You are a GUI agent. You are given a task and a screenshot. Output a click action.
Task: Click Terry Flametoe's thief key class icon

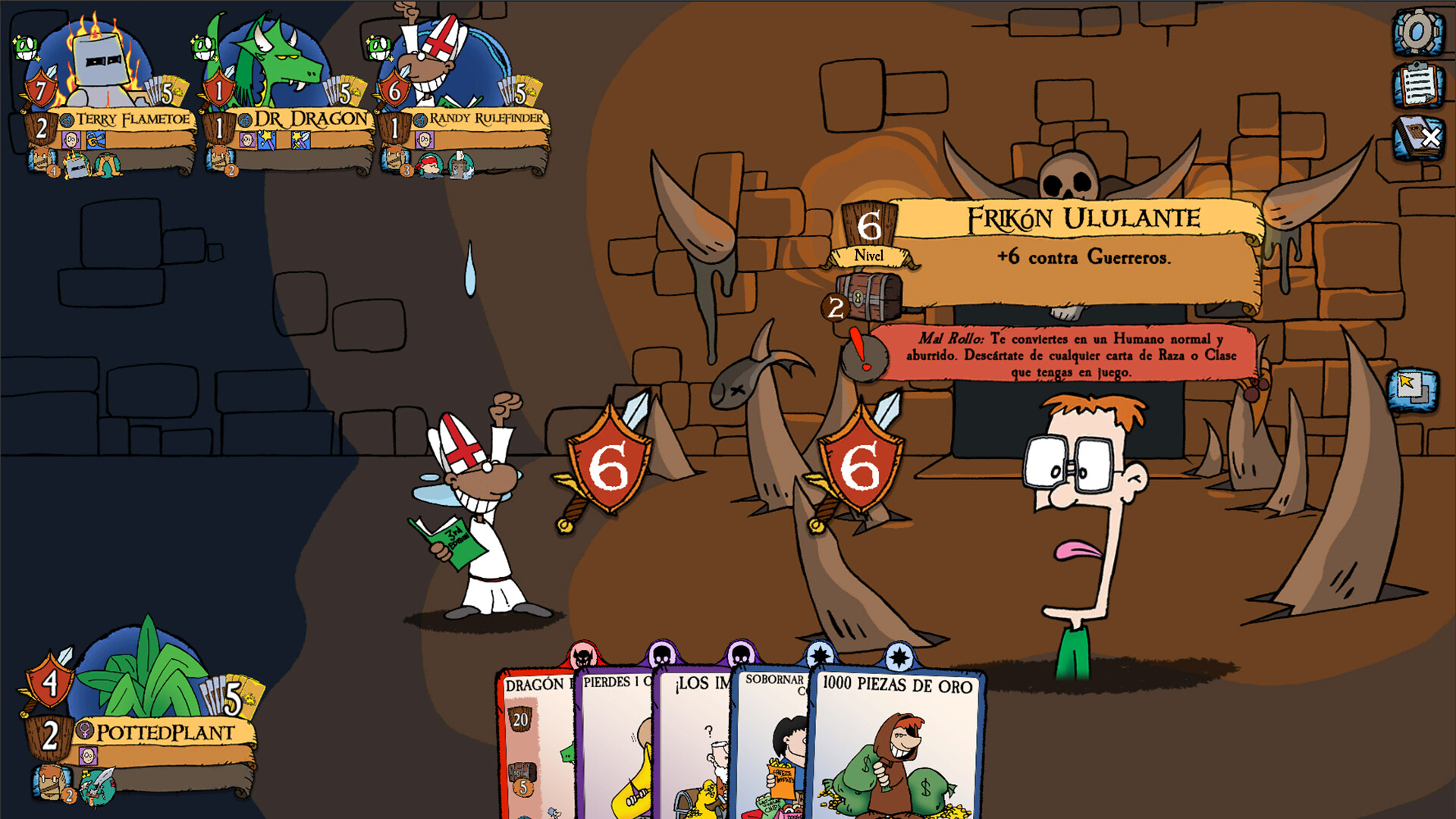click(96, 140)
